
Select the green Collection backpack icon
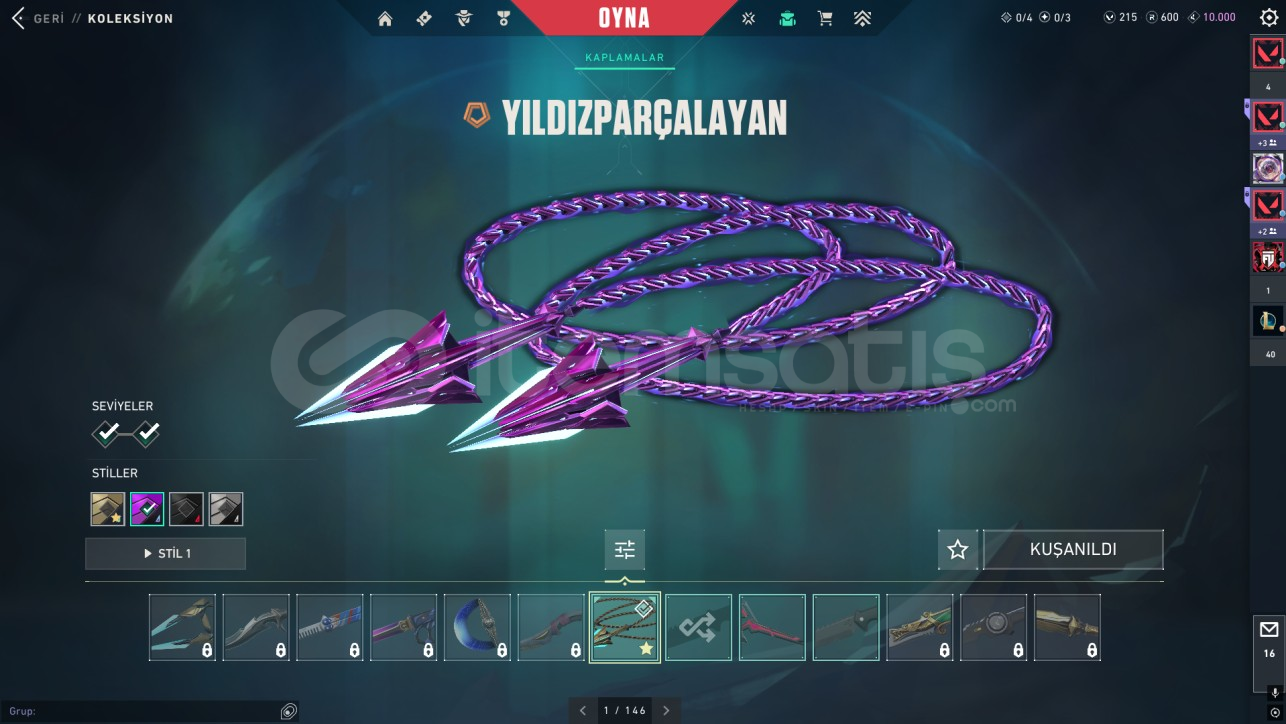pyautogui.click(x=787, y=17)
